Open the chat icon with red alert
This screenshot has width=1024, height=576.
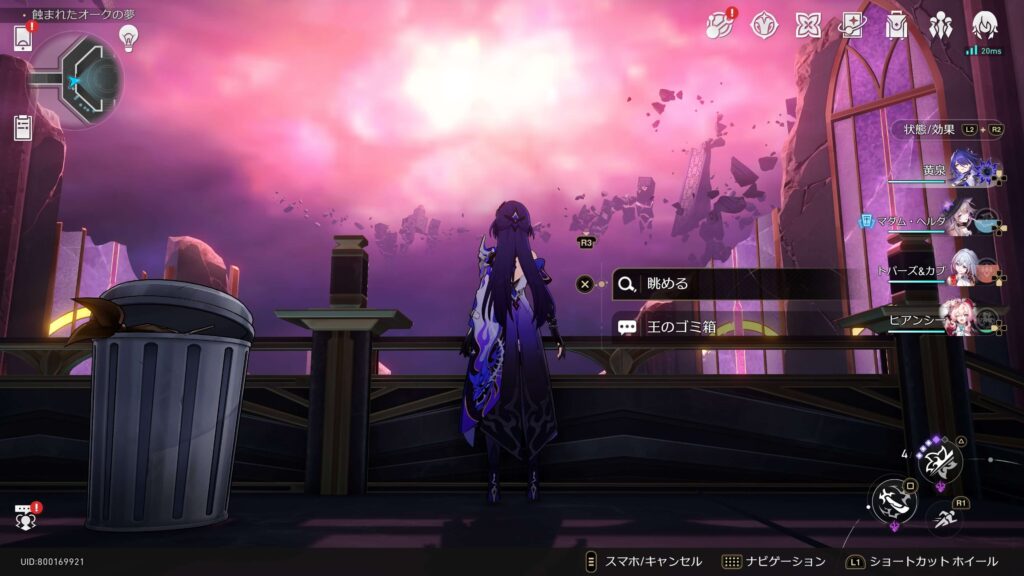tap(25, 517)
